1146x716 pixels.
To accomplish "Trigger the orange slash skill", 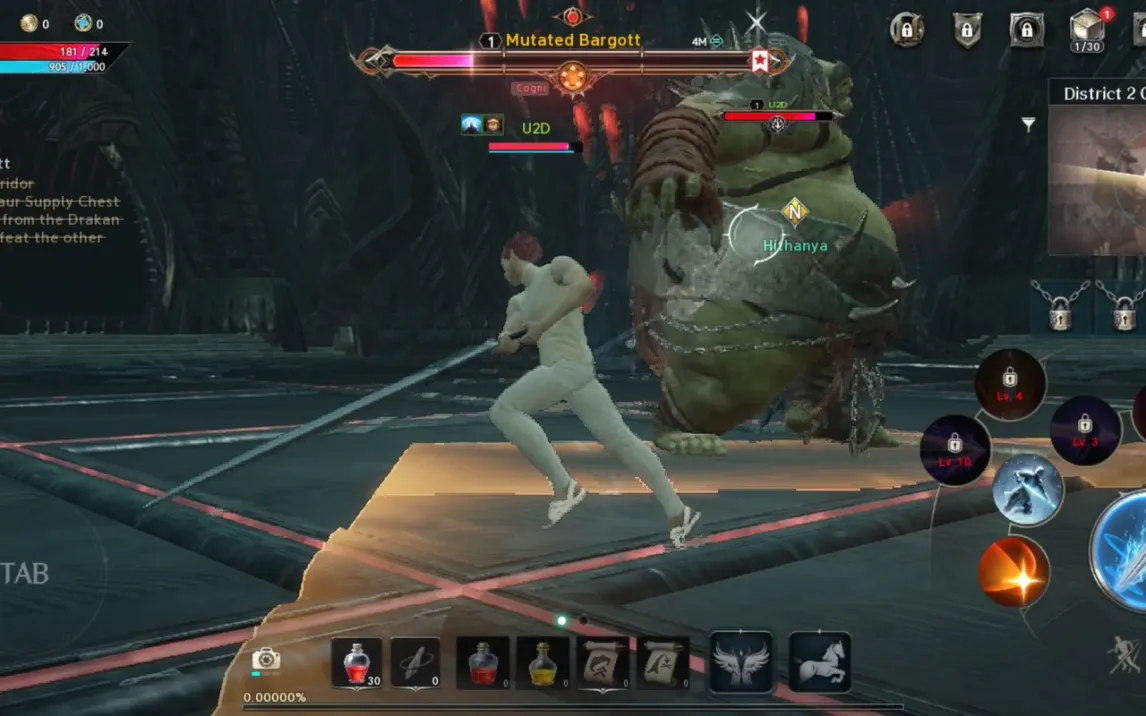I will tap(1014, 572).
